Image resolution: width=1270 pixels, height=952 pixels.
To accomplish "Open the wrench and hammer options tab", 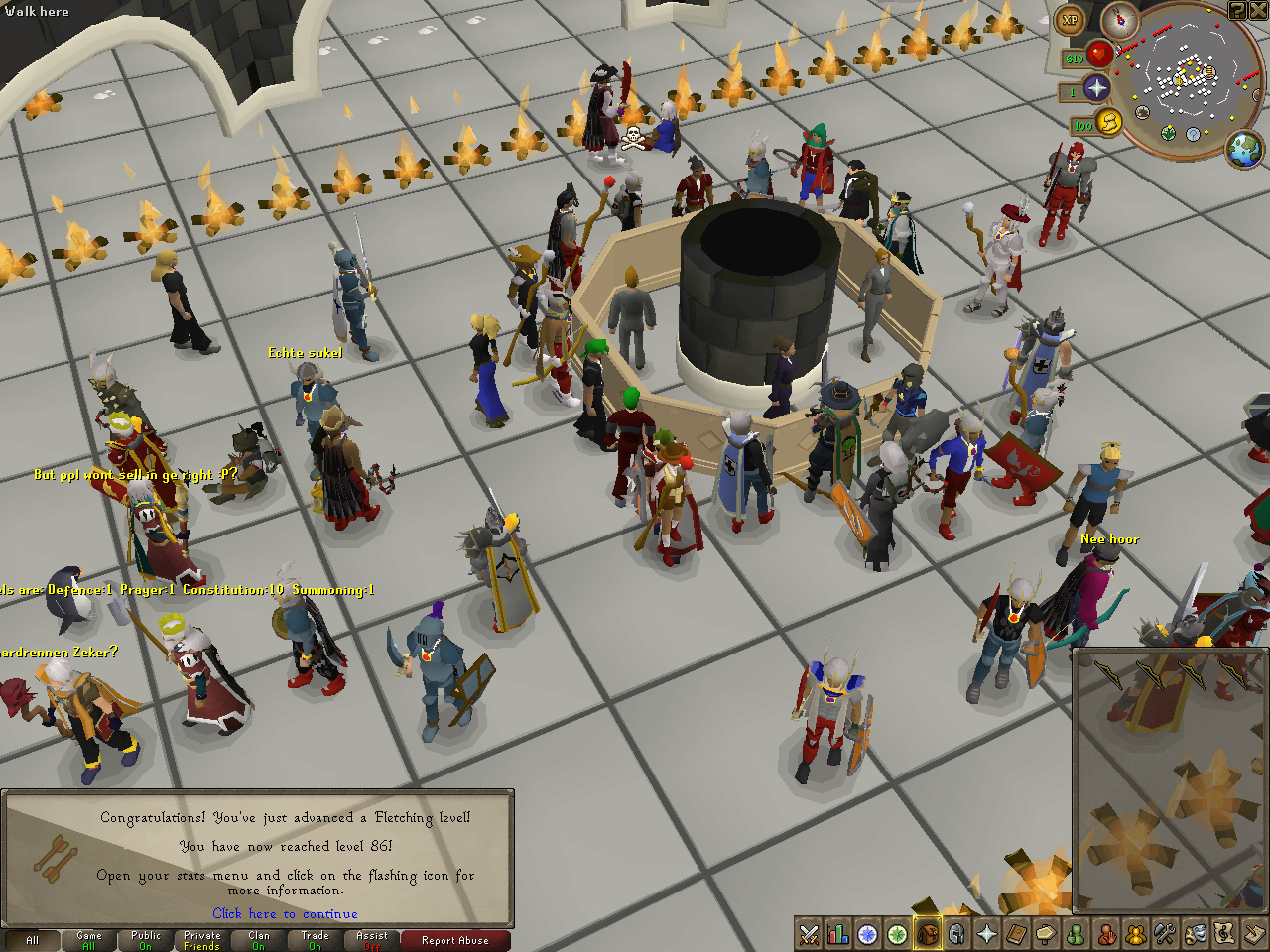I will click(x=1166, y=934).
